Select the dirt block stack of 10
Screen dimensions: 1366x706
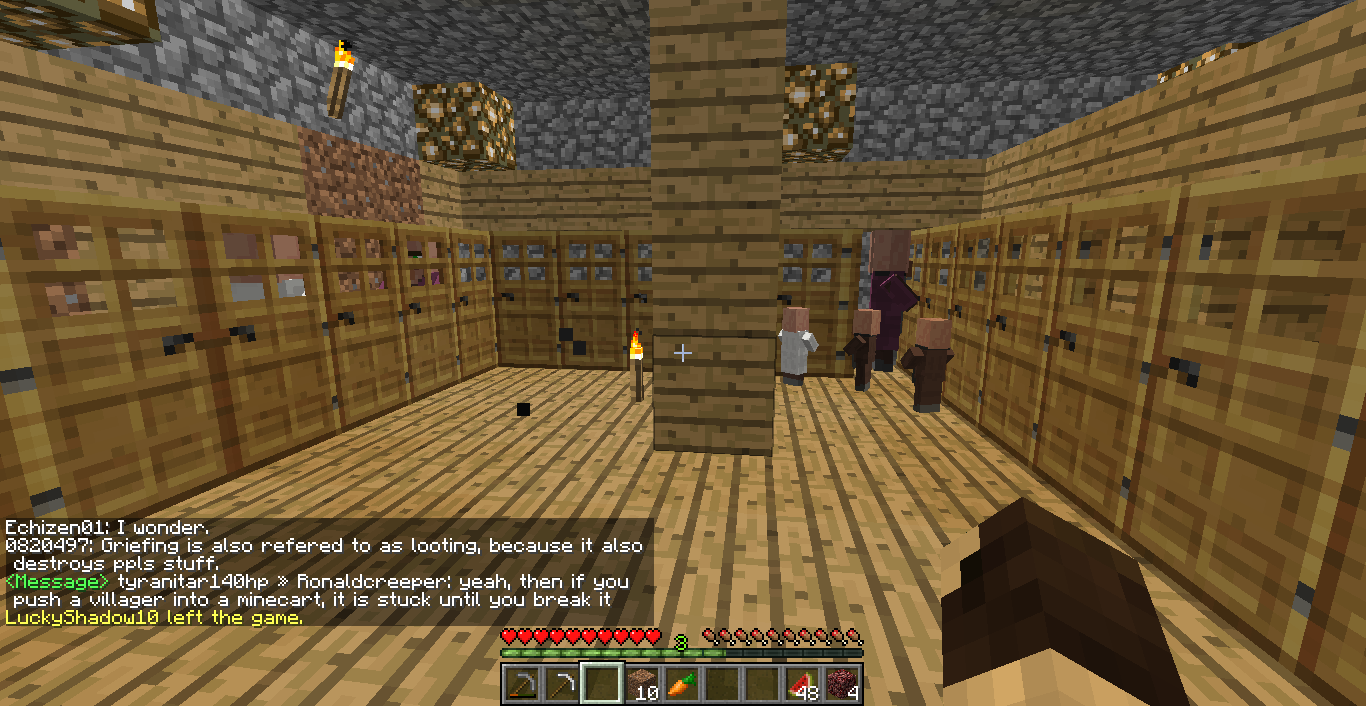[x=641, y=684]
